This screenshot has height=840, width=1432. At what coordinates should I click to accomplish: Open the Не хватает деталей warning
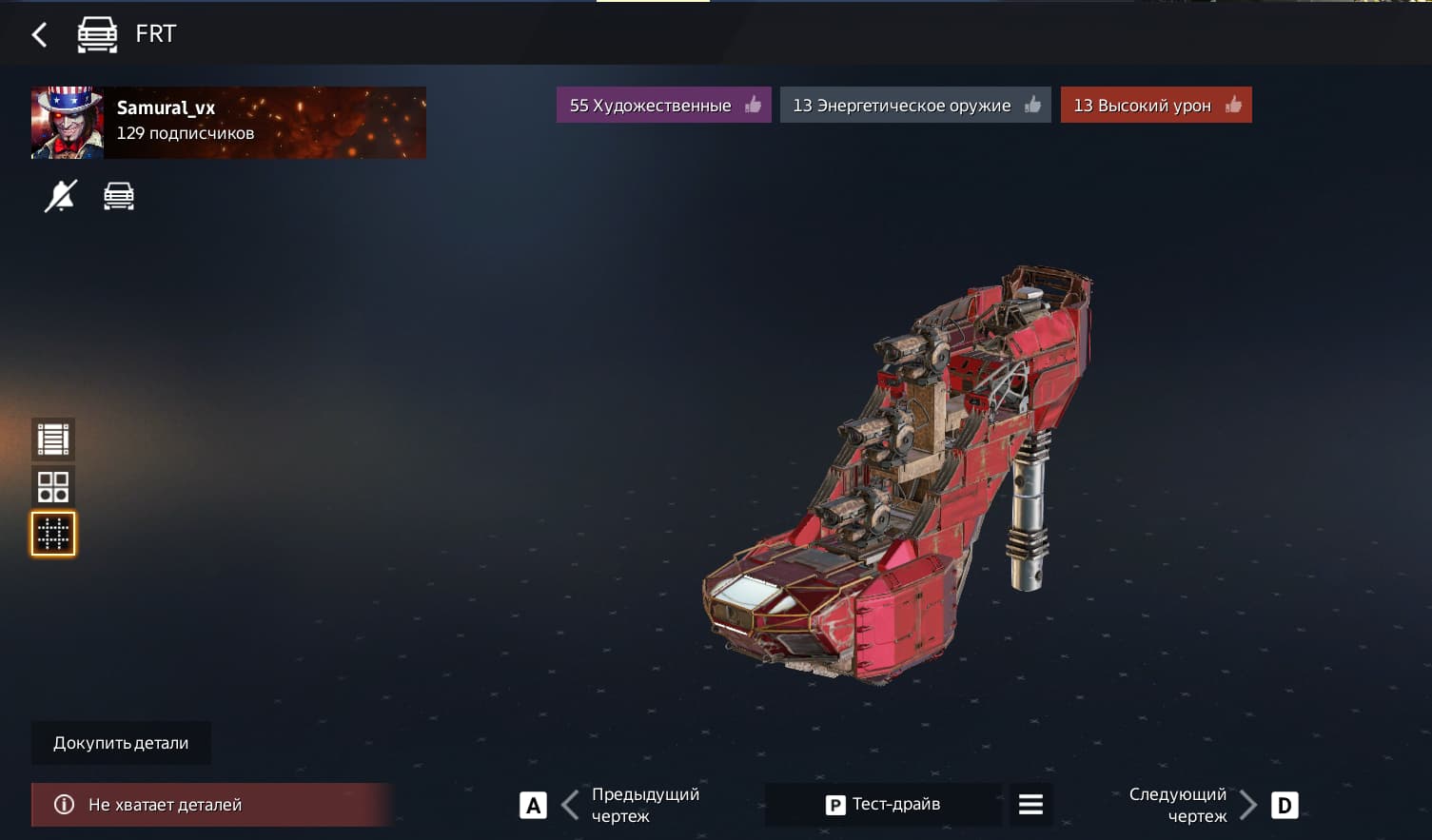(x=211, y=805)
